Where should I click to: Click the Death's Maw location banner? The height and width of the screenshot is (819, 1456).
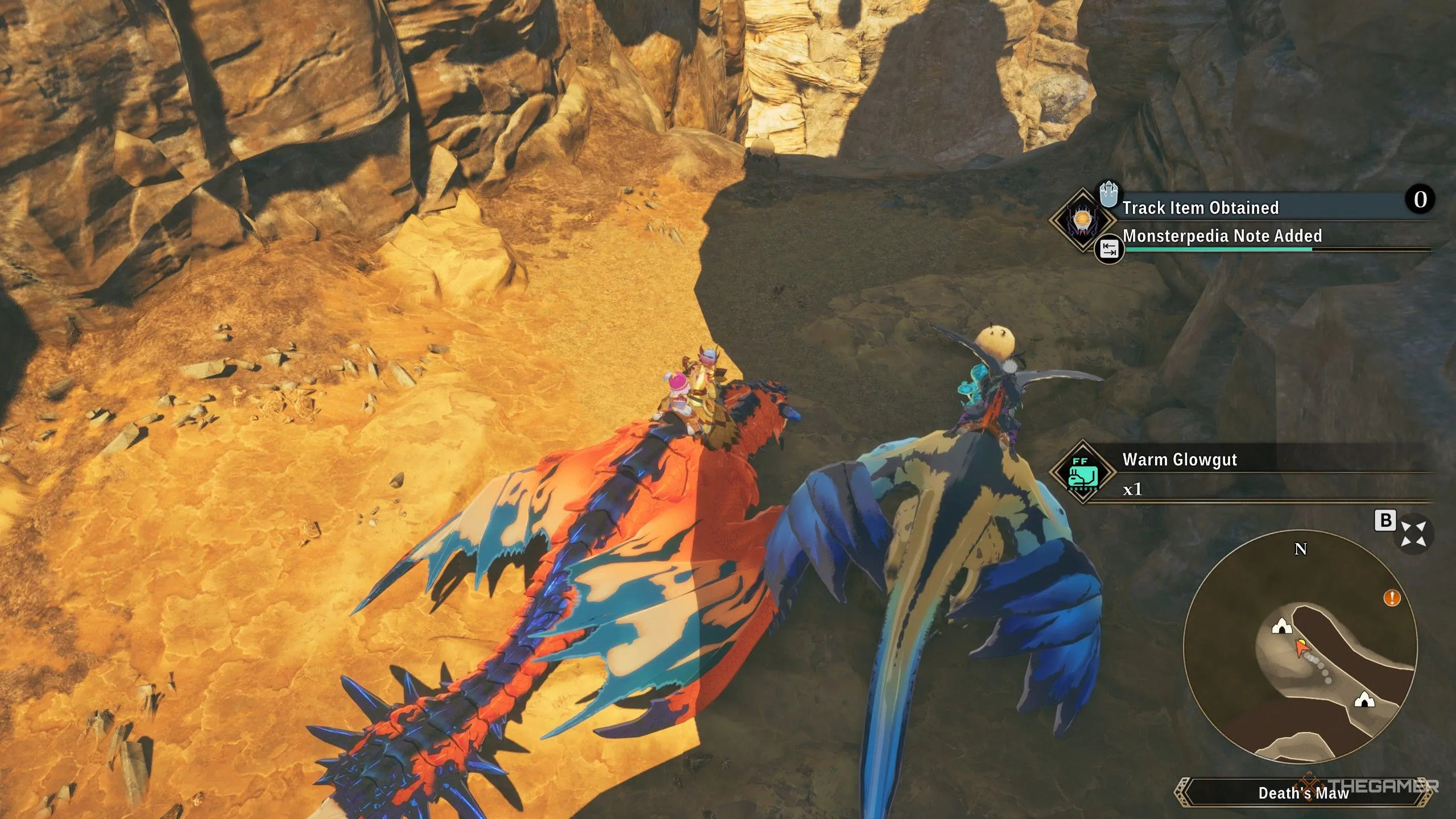pos(1304,793)
